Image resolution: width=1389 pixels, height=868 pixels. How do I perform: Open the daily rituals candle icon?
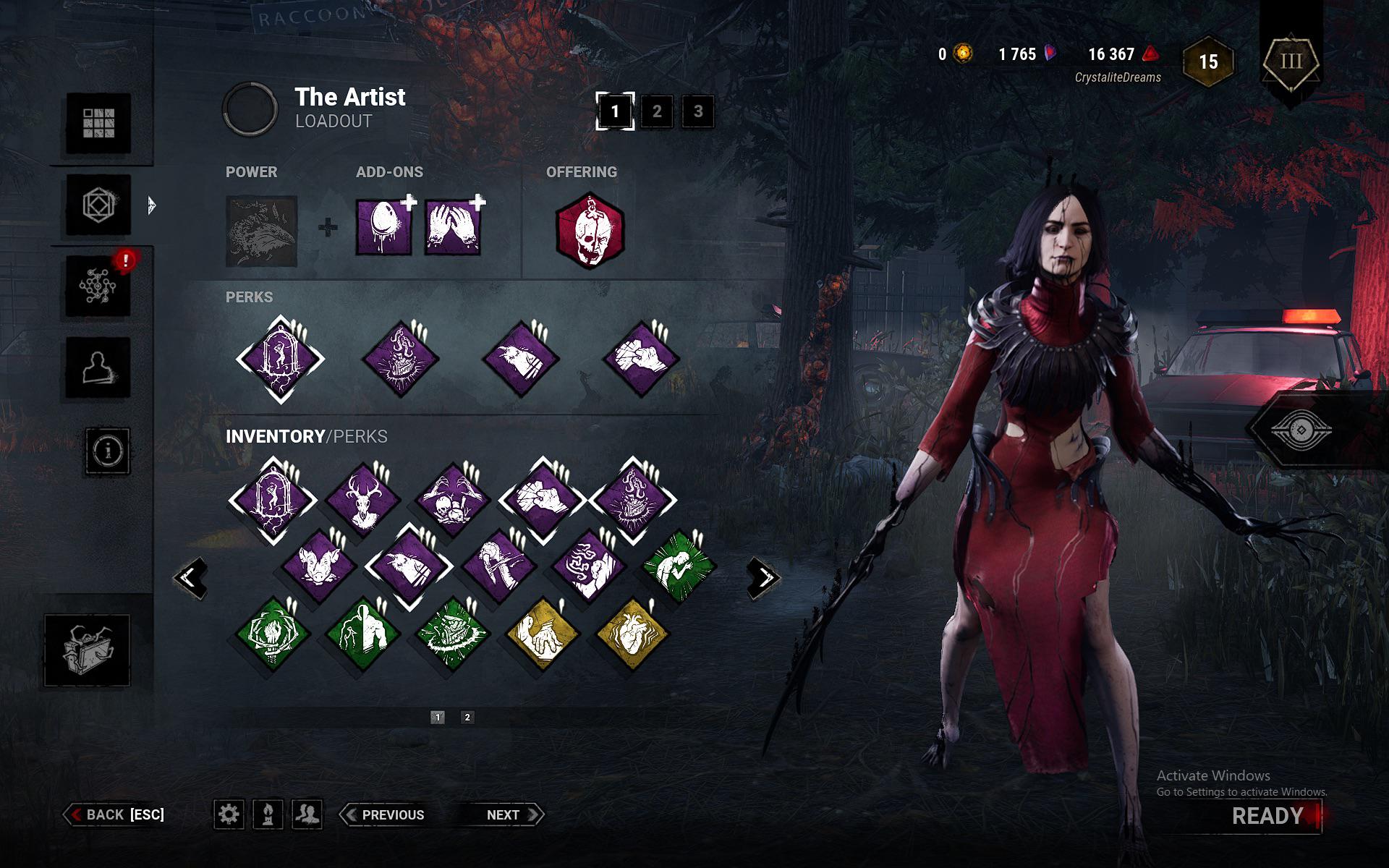click(x=268, y=814)
